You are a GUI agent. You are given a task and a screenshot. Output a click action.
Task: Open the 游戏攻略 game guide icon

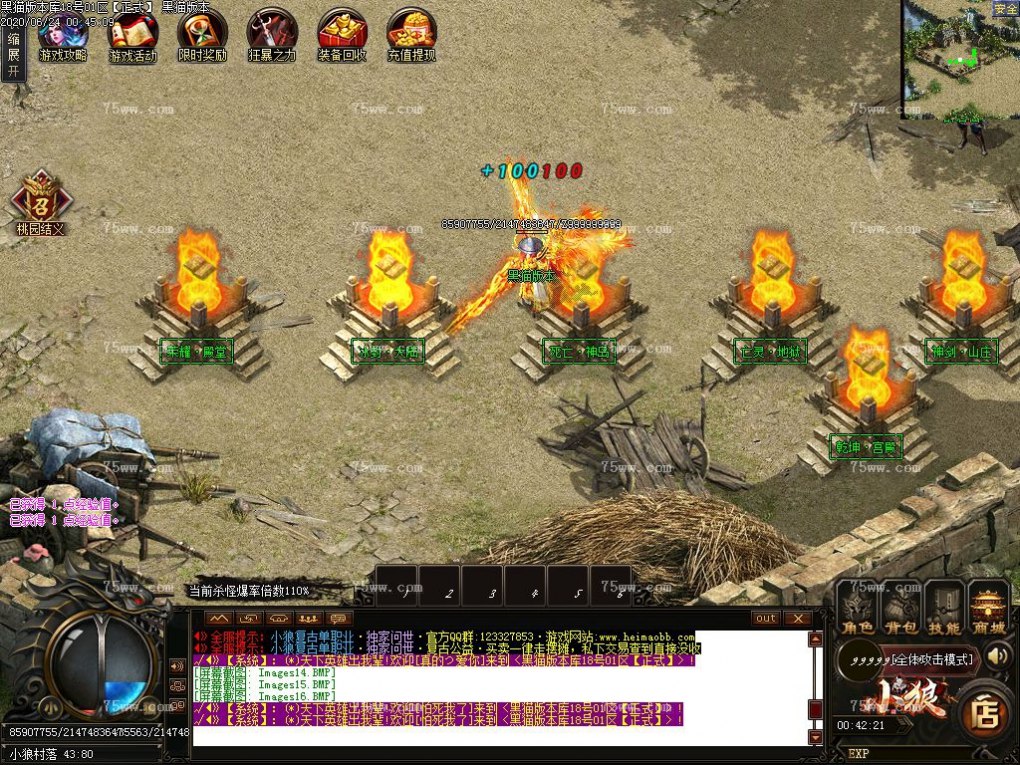[62, 35]
